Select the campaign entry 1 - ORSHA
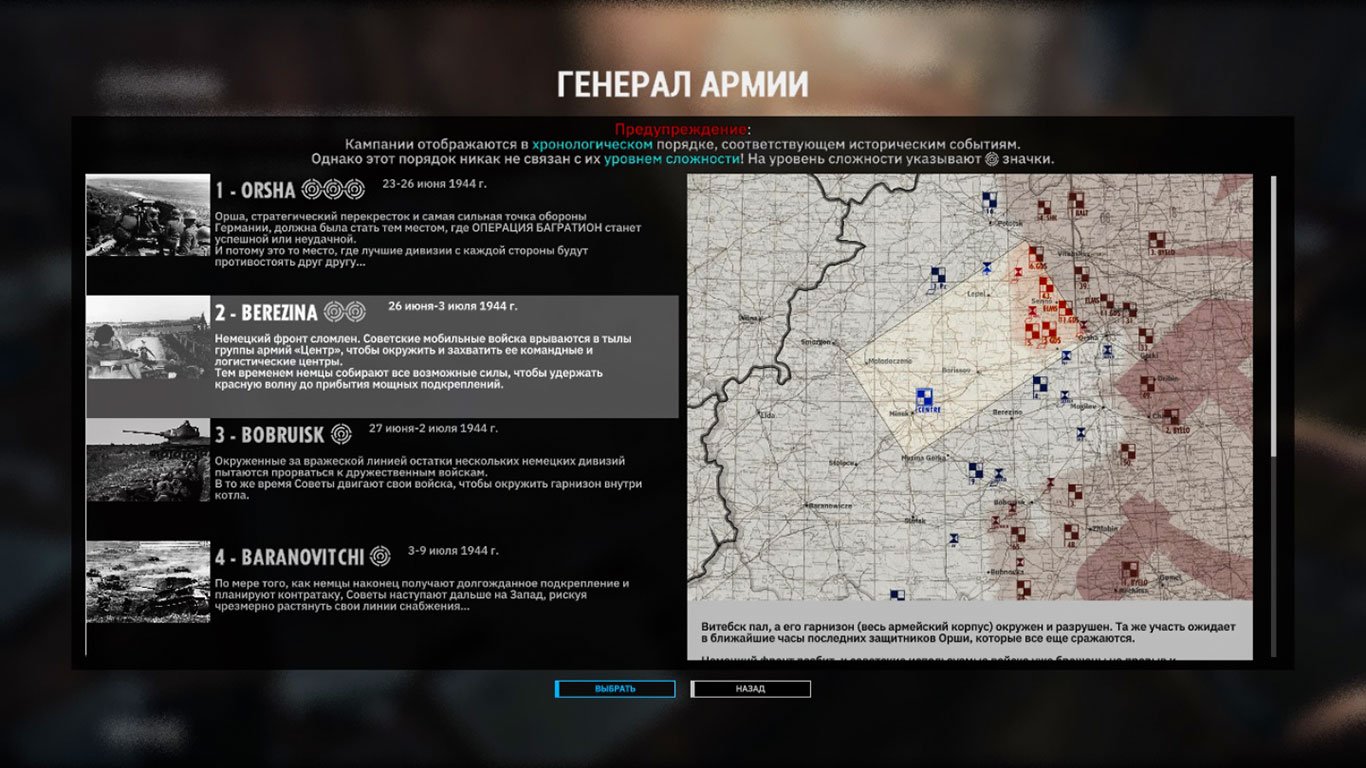1366x768 pixels. (400, 225)
